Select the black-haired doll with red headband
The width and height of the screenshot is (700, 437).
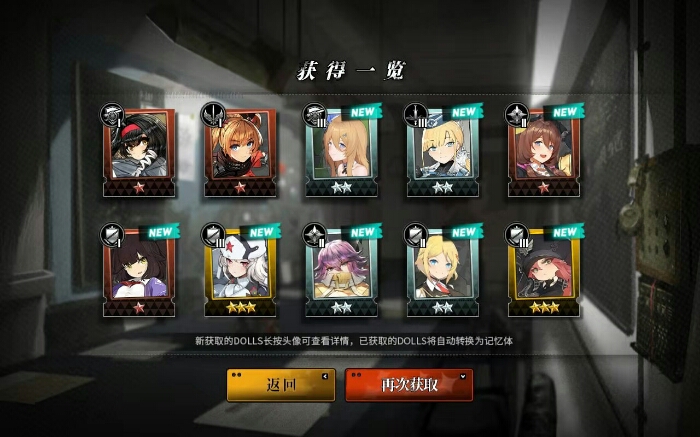pyautogui.click(x=138, y=152)
